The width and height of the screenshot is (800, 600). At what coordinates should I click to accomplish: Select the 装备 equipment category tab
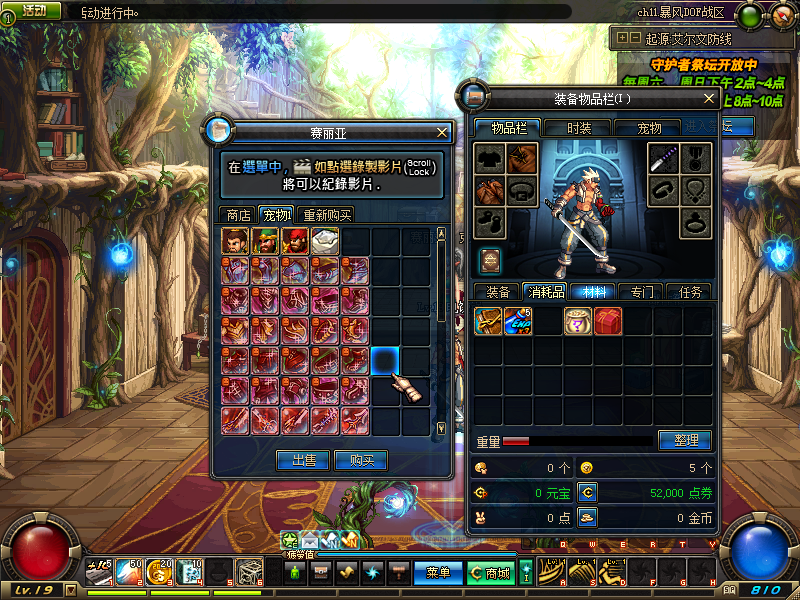[497, 292]
